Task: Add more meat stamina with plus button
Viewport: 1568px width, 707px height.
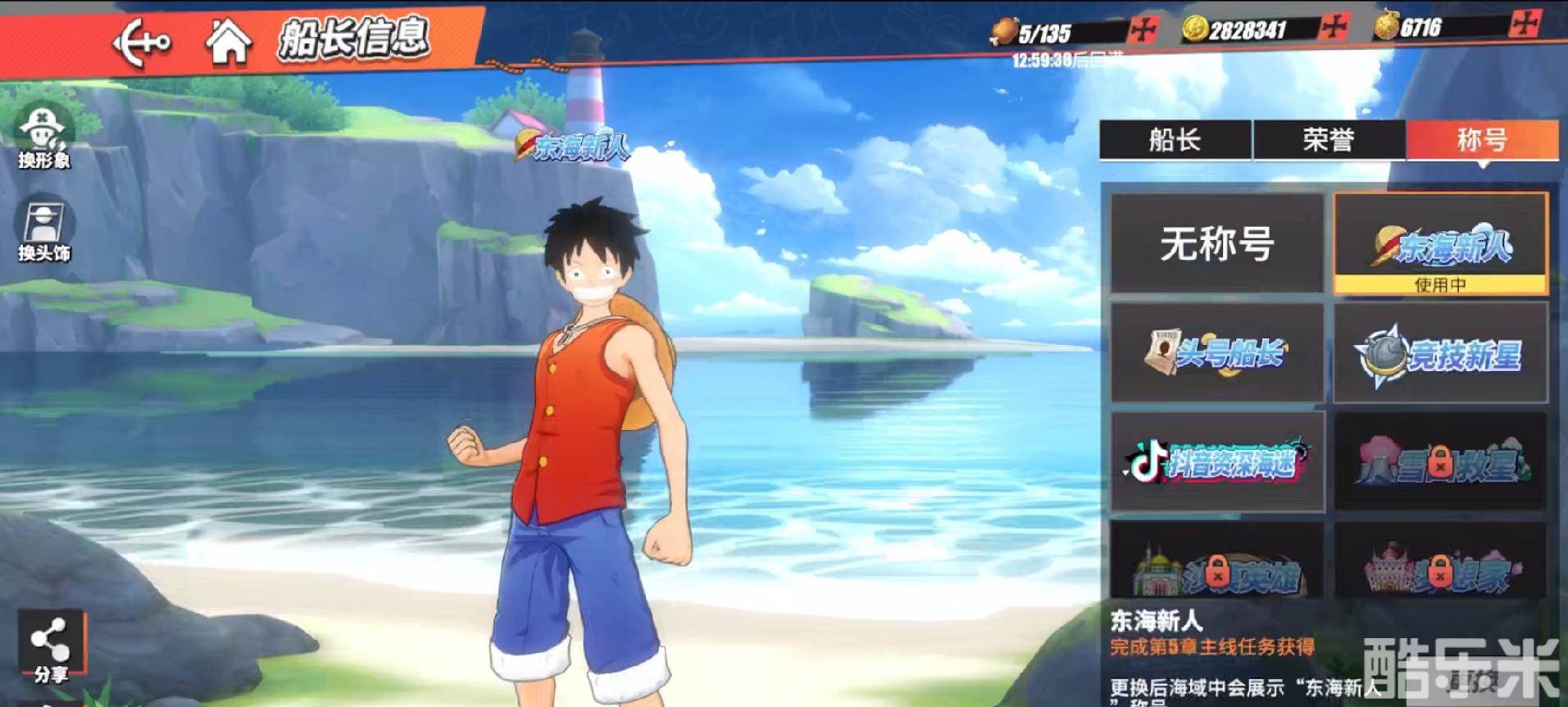Action: (x=1143, y=31)
